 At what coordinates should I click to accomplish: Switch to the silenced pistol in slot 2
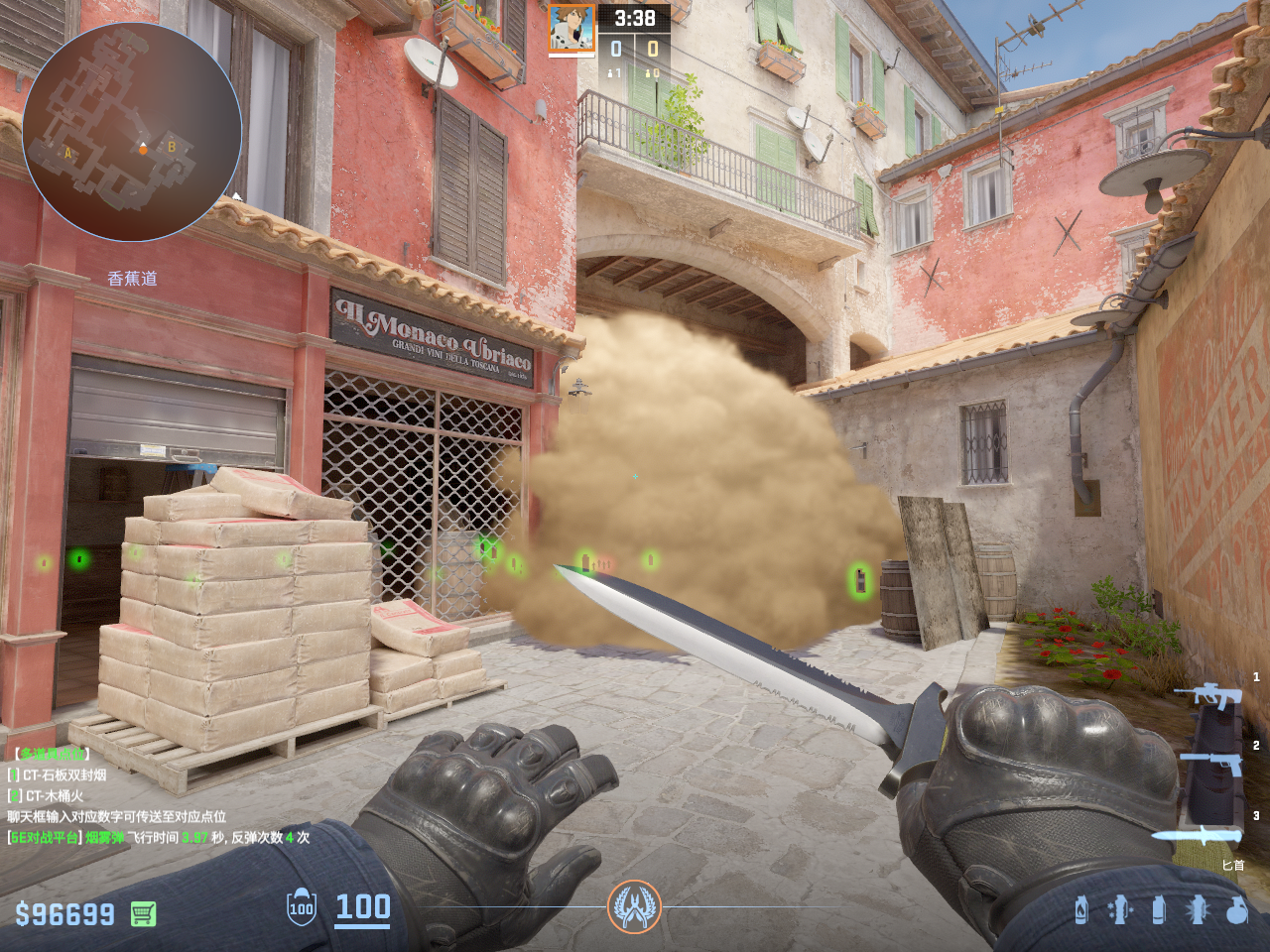click(1210, 763)
